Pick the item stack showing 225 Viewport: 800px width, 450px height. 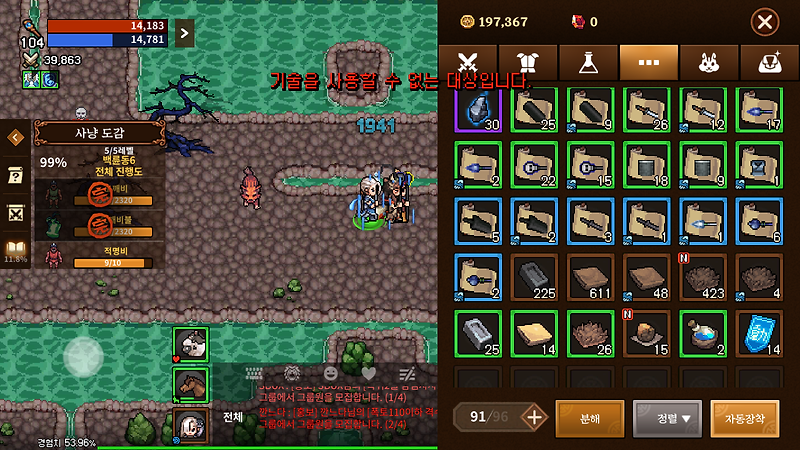pyautogui.click(x=534, y=277)
